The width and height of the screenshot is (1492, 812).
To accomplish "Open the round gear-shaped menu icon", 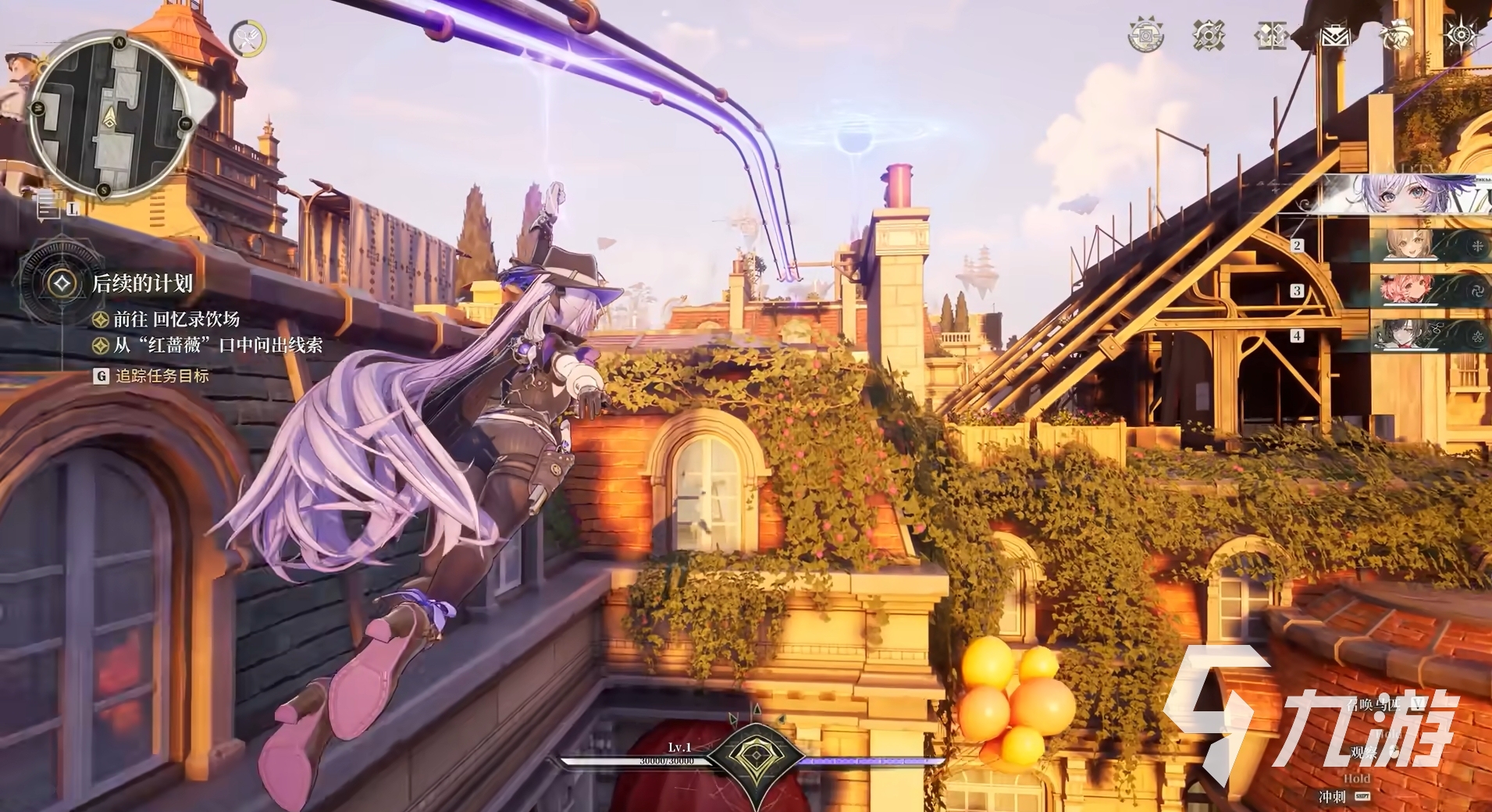I will click(1145, 35).
